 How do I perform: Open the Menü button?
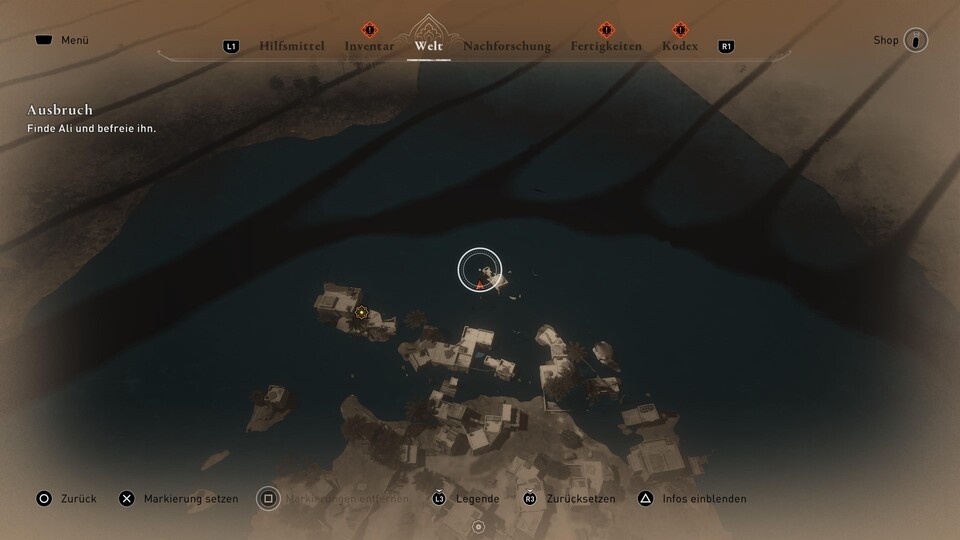[x=62, y=40]
